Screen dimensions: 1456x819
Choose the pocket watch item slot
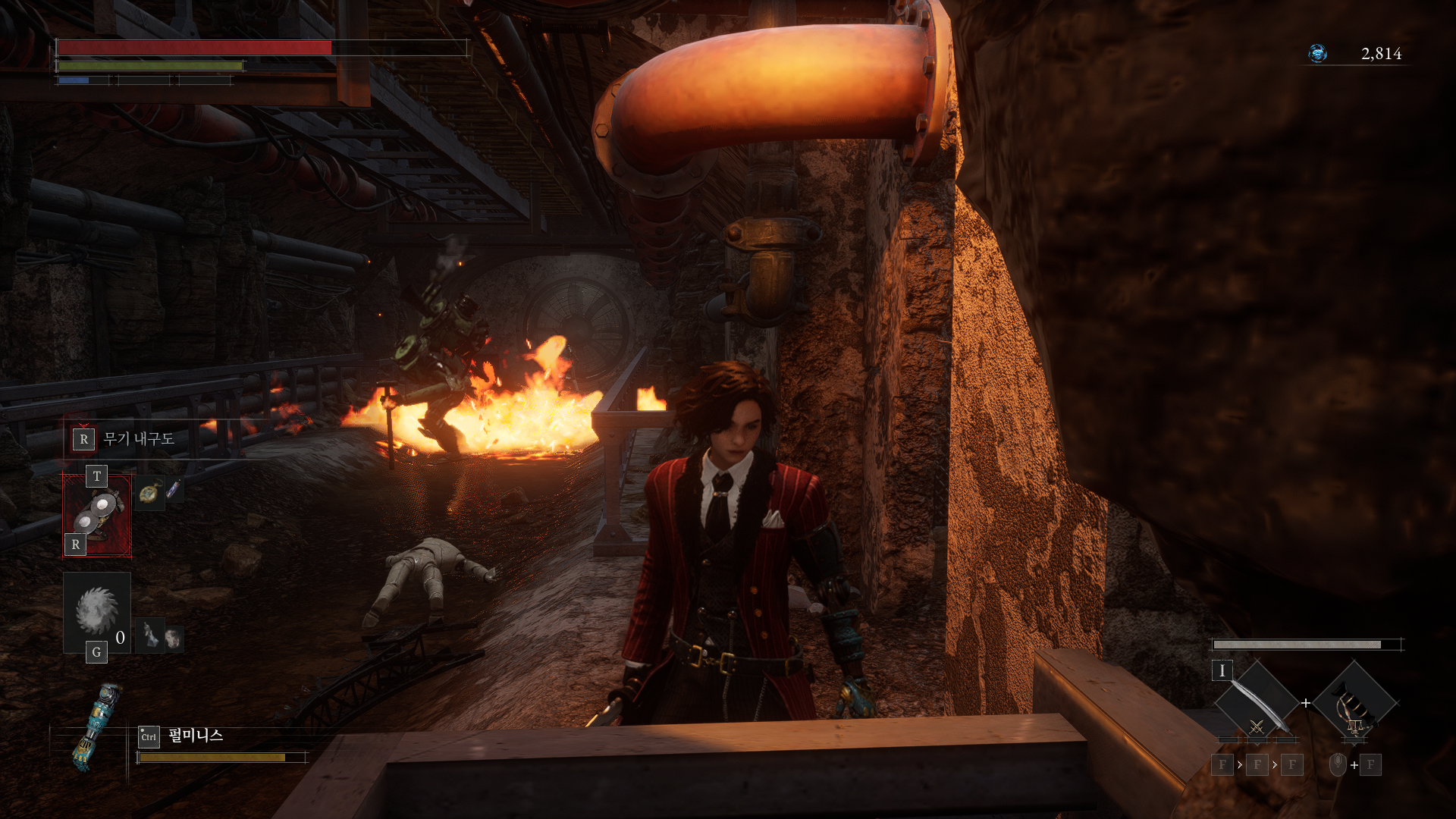click(x=150, y=494)
